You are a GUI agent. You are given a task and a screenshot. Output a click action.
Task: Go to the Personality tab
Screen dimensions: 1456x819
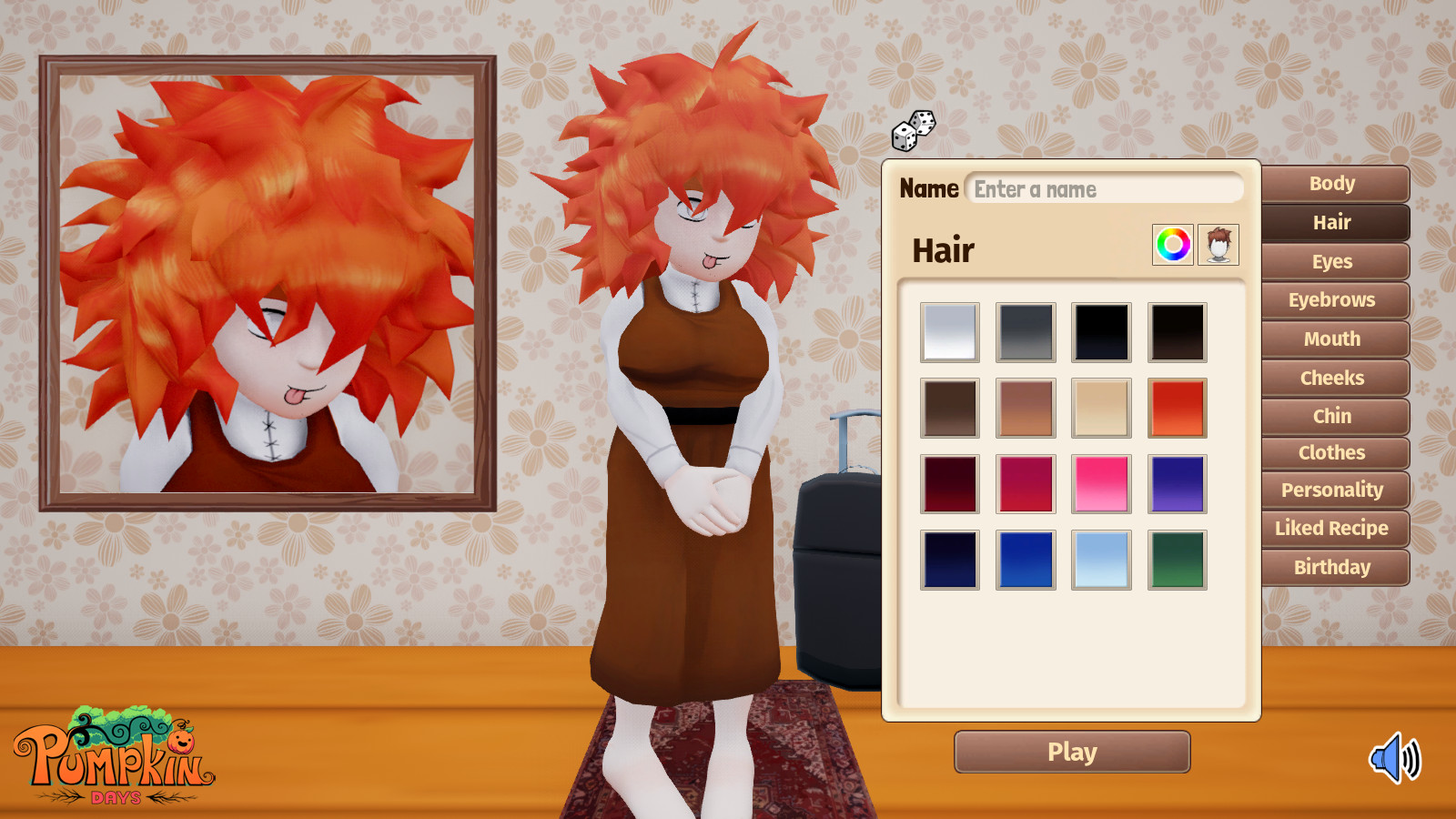click(x=1333, y=490)
